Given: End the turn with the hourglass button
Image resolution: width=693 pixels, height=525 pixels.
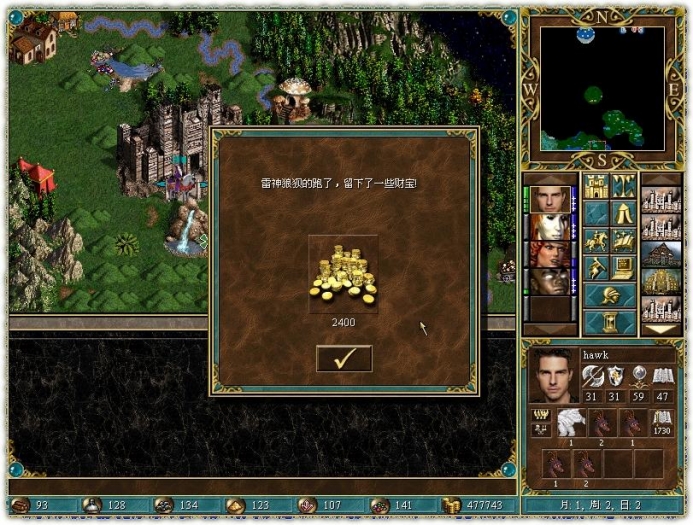Looking at the screenshot, I should [x=610, y=322].
